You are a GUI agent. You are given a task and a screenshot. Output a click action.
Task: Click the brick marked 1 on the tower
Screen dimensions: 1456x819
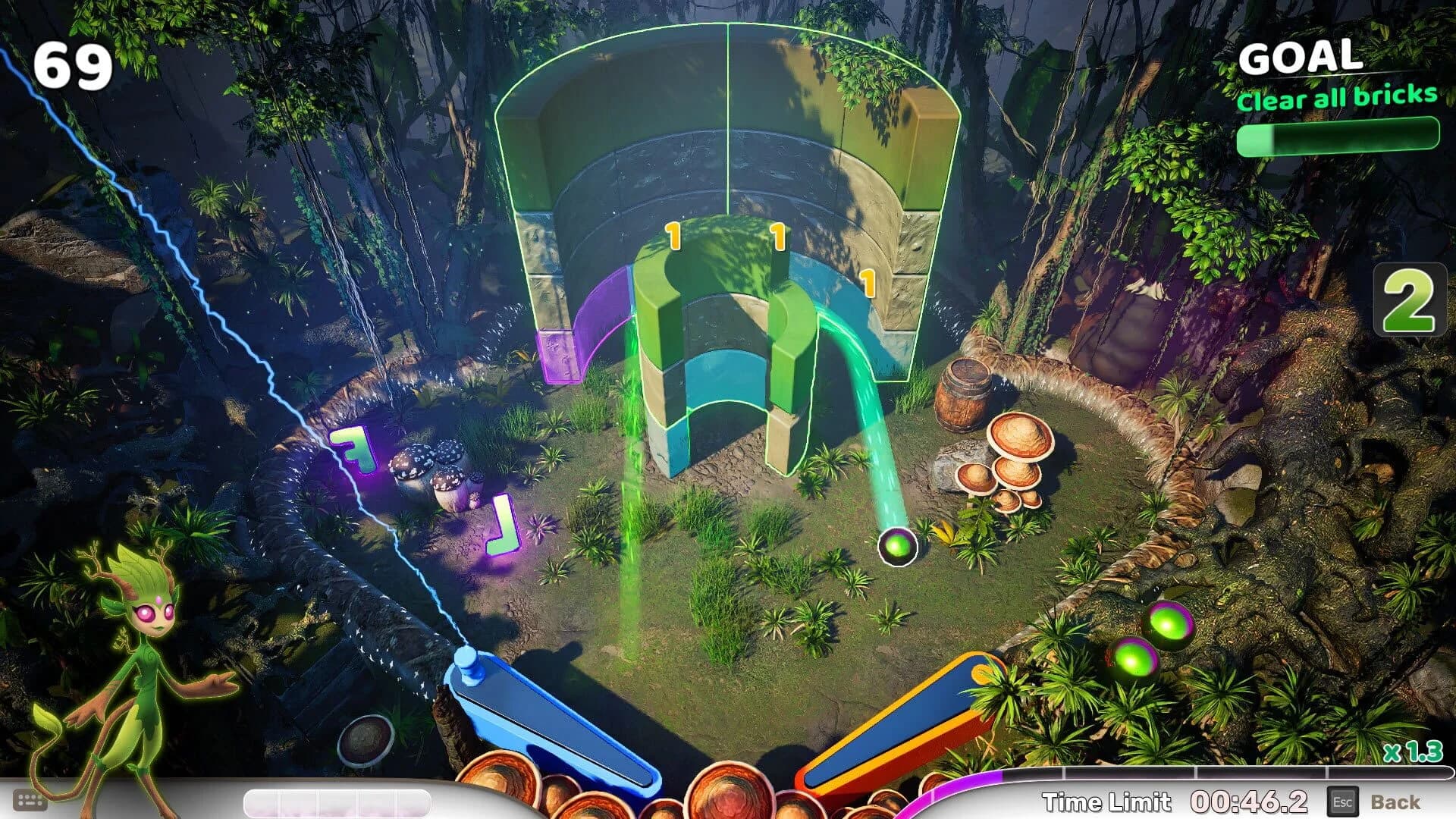(x=673, y=235)
